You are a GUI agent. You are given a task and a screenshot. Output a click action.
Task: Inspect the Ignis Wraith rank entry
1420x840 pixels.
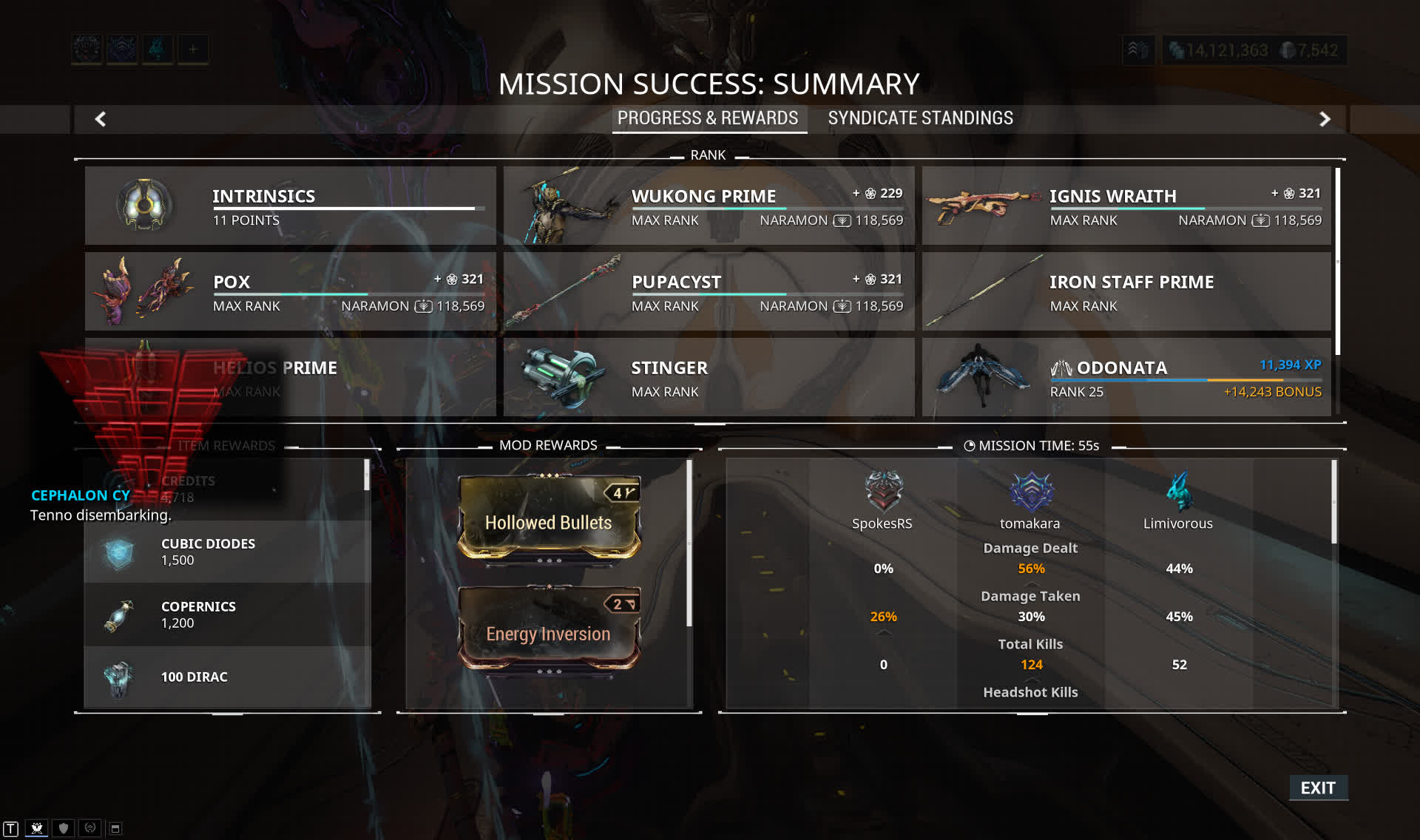[x=1126, y=206]
